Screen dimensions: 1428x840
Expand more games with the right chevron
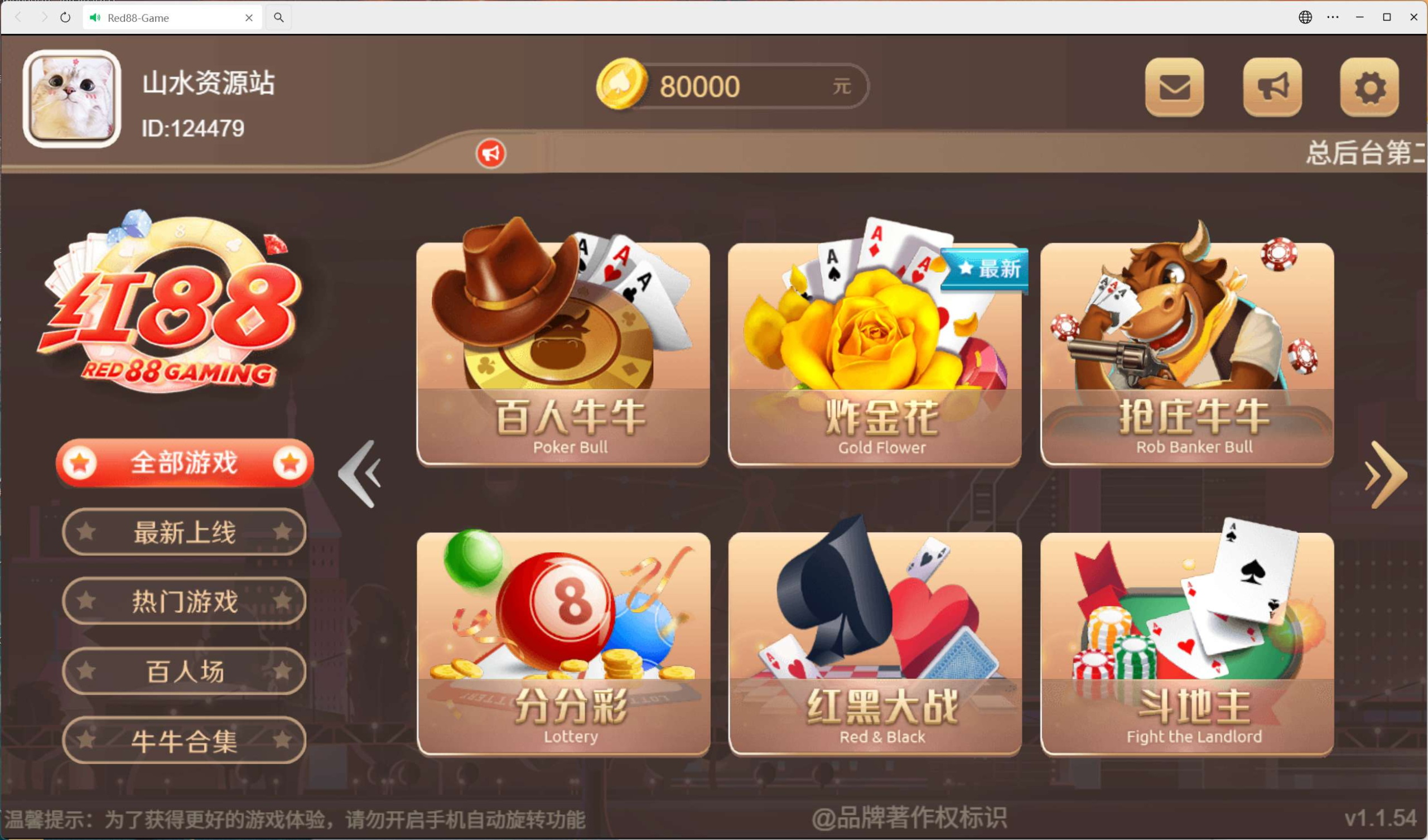tap(1386, 476)
